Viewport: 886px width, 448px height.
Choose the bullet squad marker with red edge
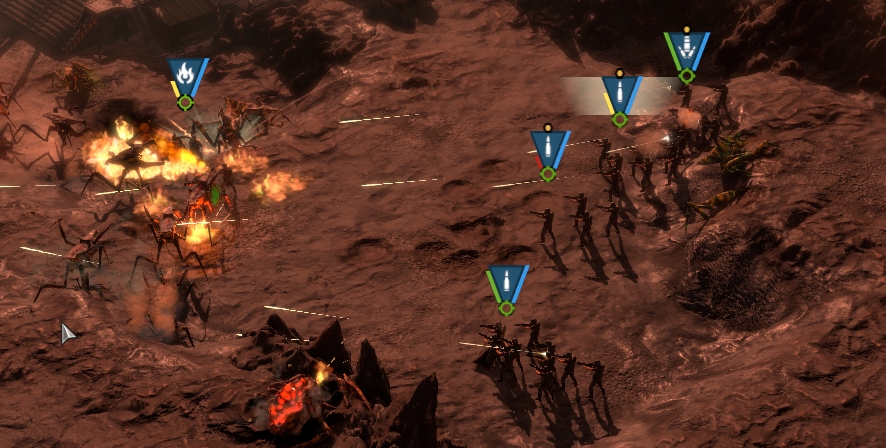(548, 150)
